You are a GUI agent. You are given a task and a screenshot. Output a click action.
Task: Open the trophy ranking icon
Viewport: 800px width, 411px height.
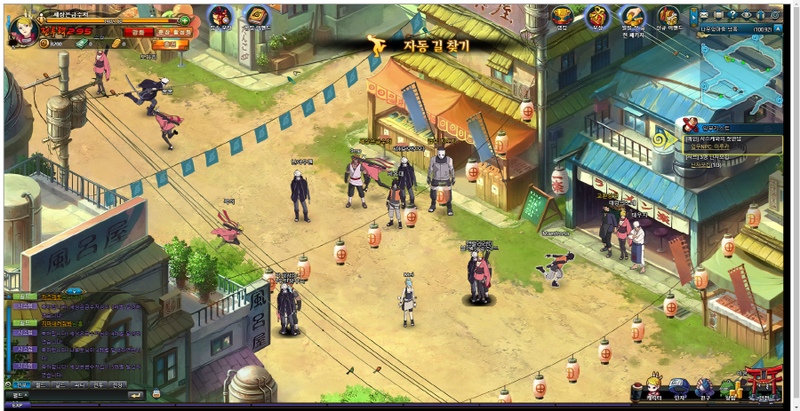pyautogui.click(x=562, y=17)
